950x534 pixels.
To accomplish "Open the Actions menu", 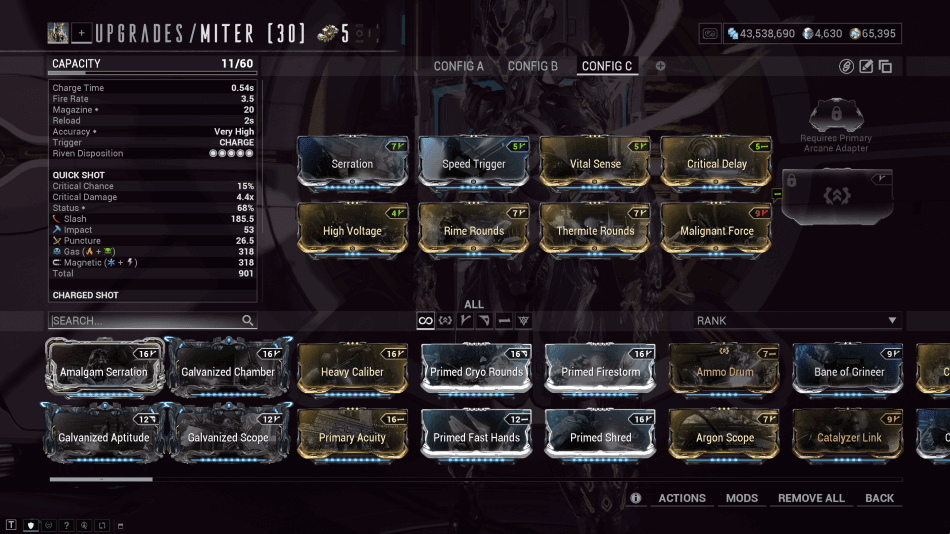I will 682,498.
